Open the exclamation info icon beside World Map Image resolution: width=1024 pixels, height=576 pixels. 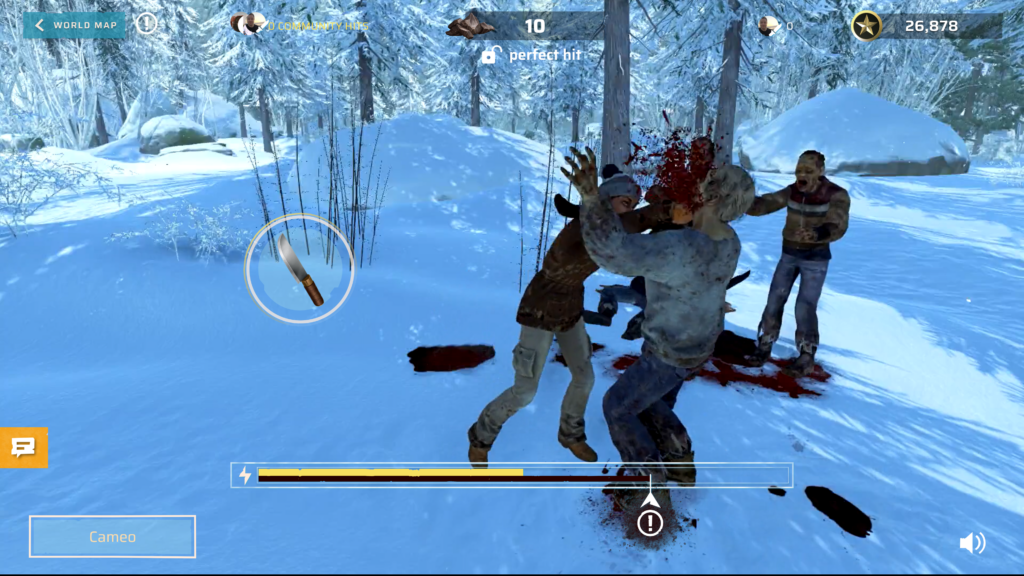click(147, 23)
